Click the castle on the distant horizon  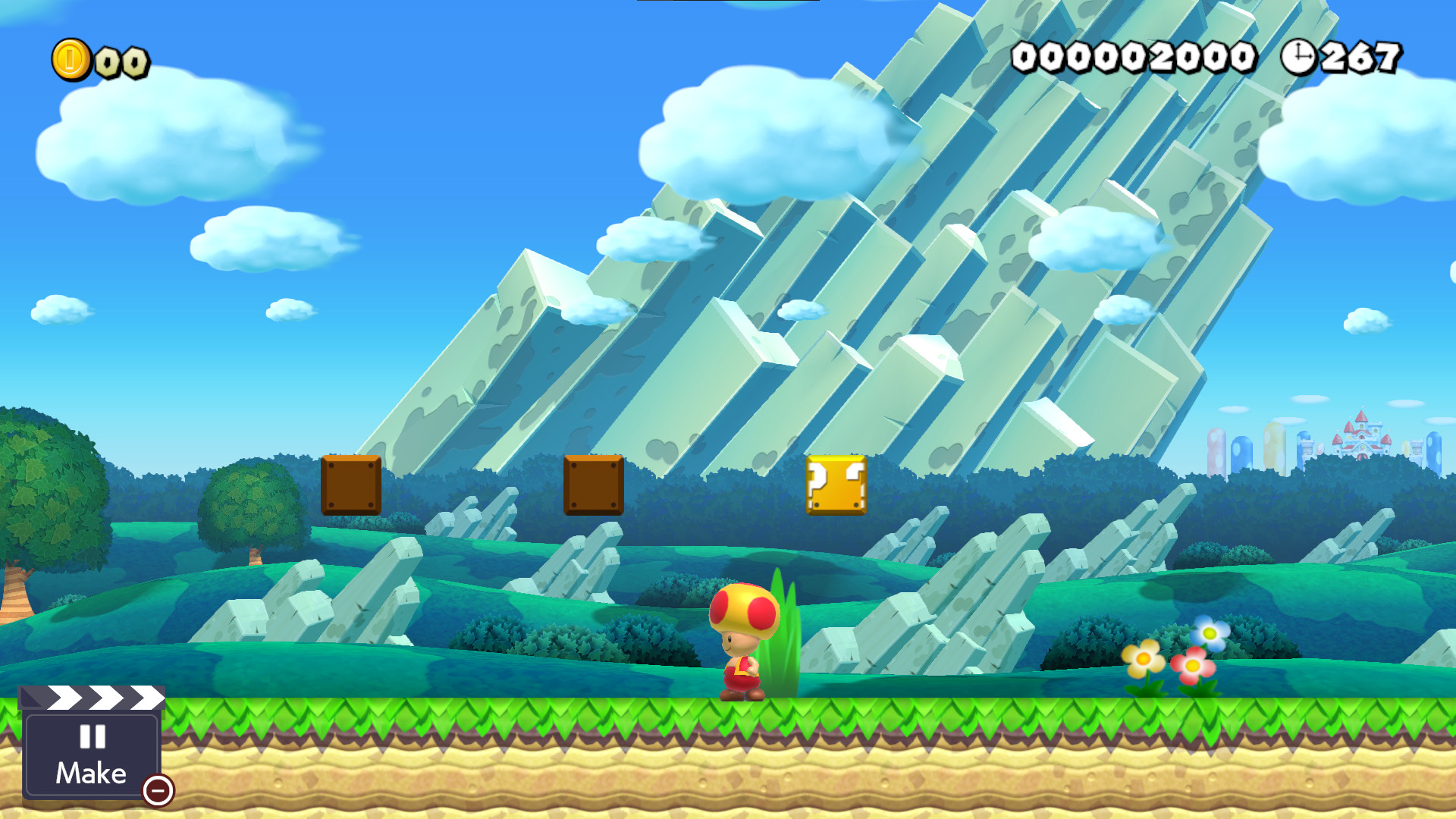tap(1363, 435)
